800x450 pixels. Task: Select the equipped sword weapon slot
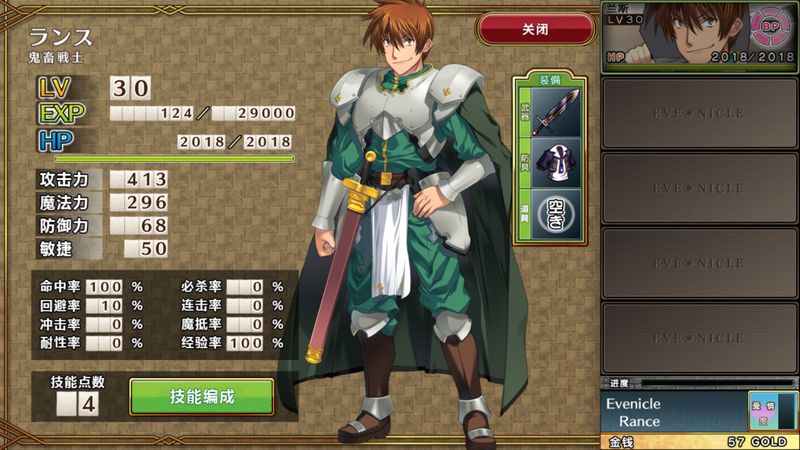tap(555, 112)
